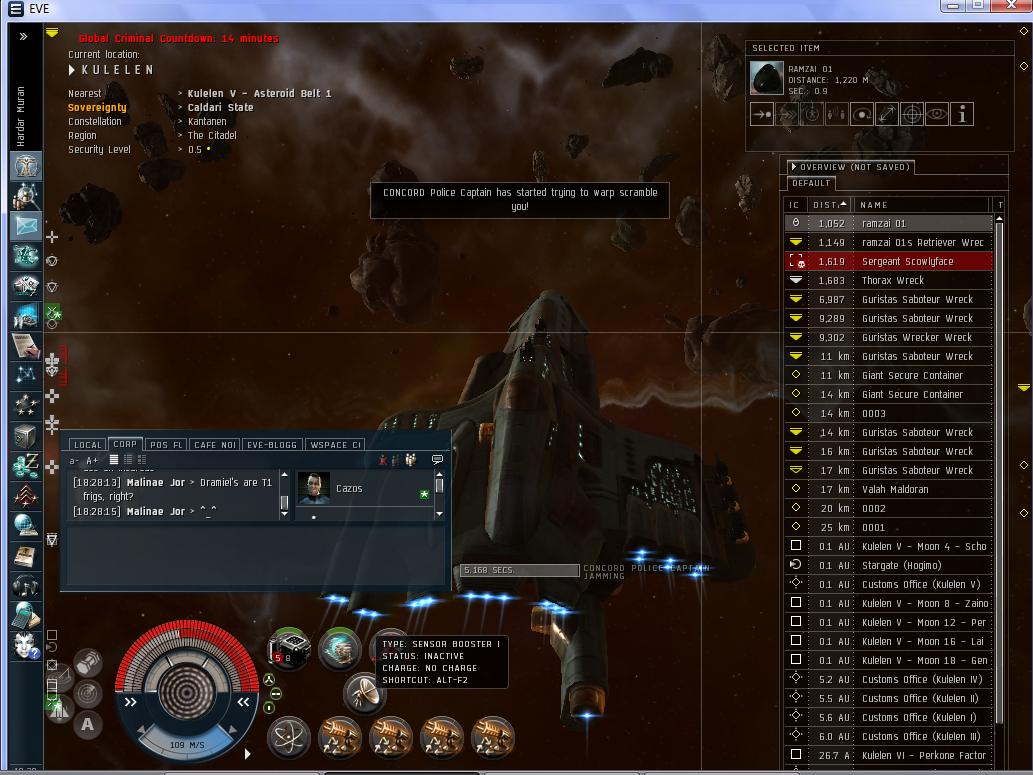Show info on the selected item
This screenshot has width=1033, height=775.
click(961, 115)
